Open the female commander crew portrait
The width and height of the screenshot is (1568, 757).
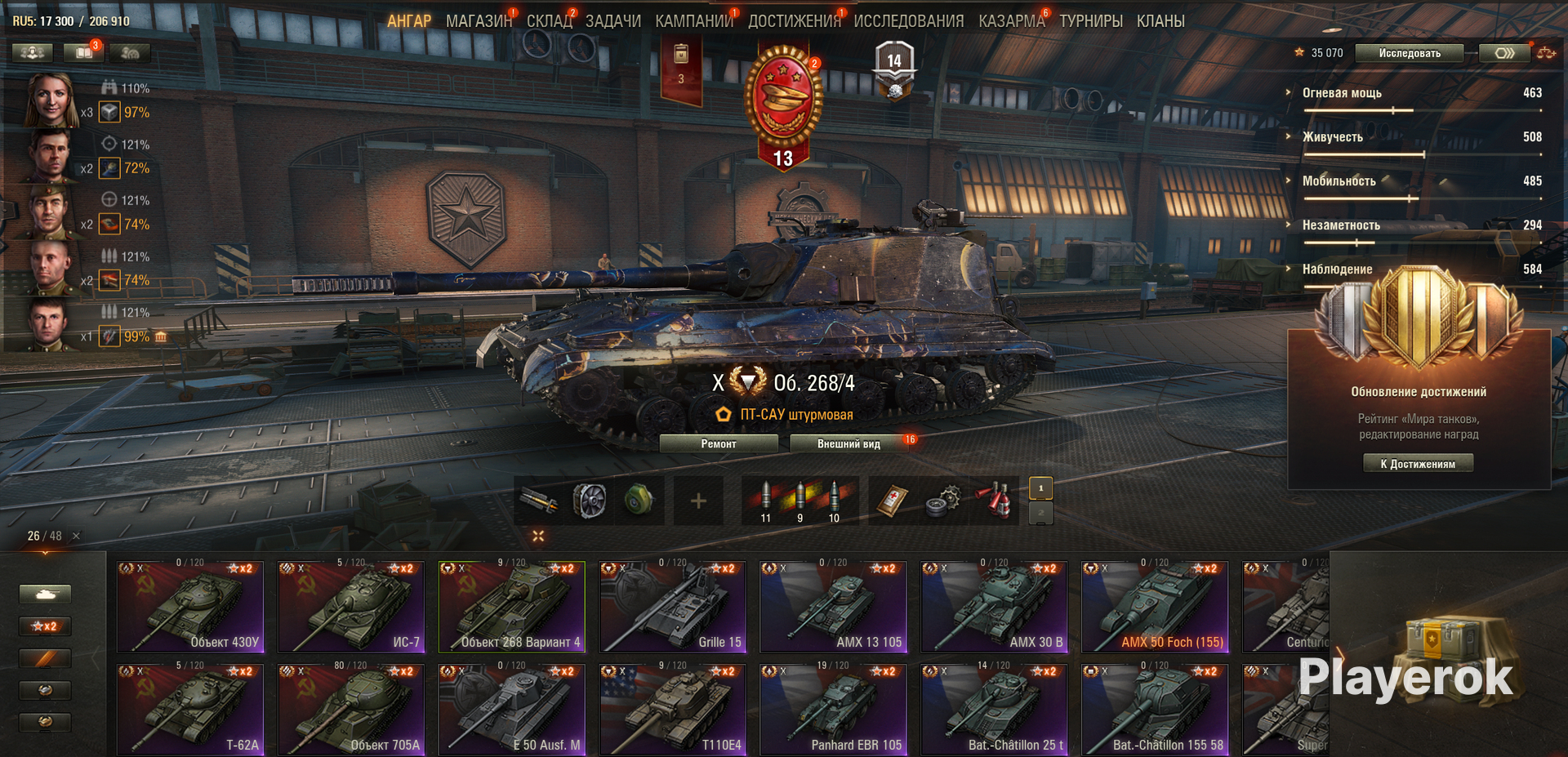click(50, 100)
